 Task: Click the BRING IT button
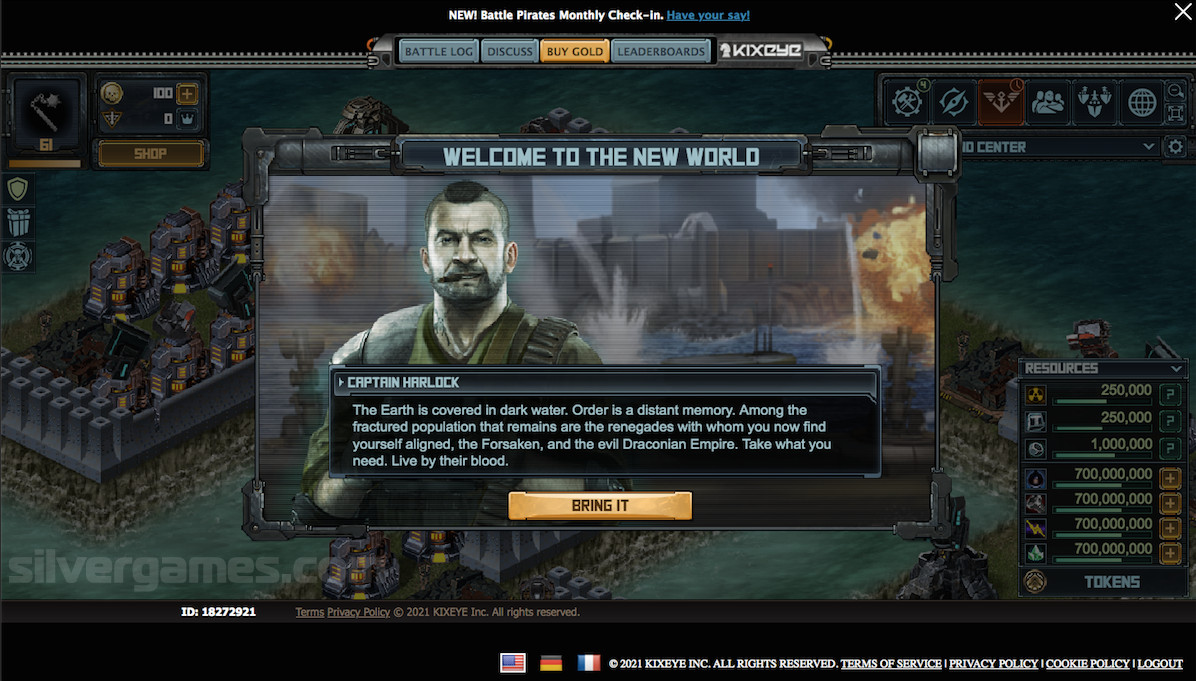[x=600, y=506]
